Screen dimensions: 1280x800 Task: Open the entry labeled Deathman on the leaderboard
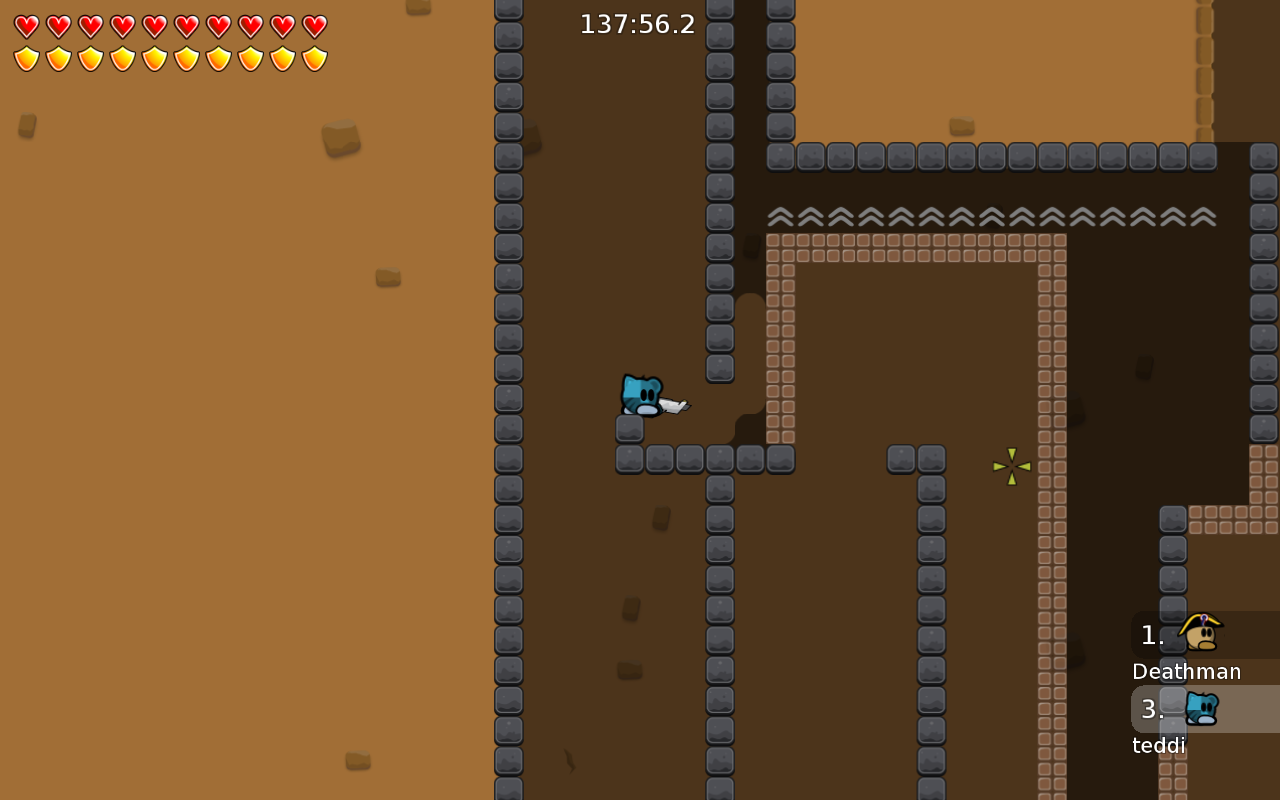[x=1186, y=671]
